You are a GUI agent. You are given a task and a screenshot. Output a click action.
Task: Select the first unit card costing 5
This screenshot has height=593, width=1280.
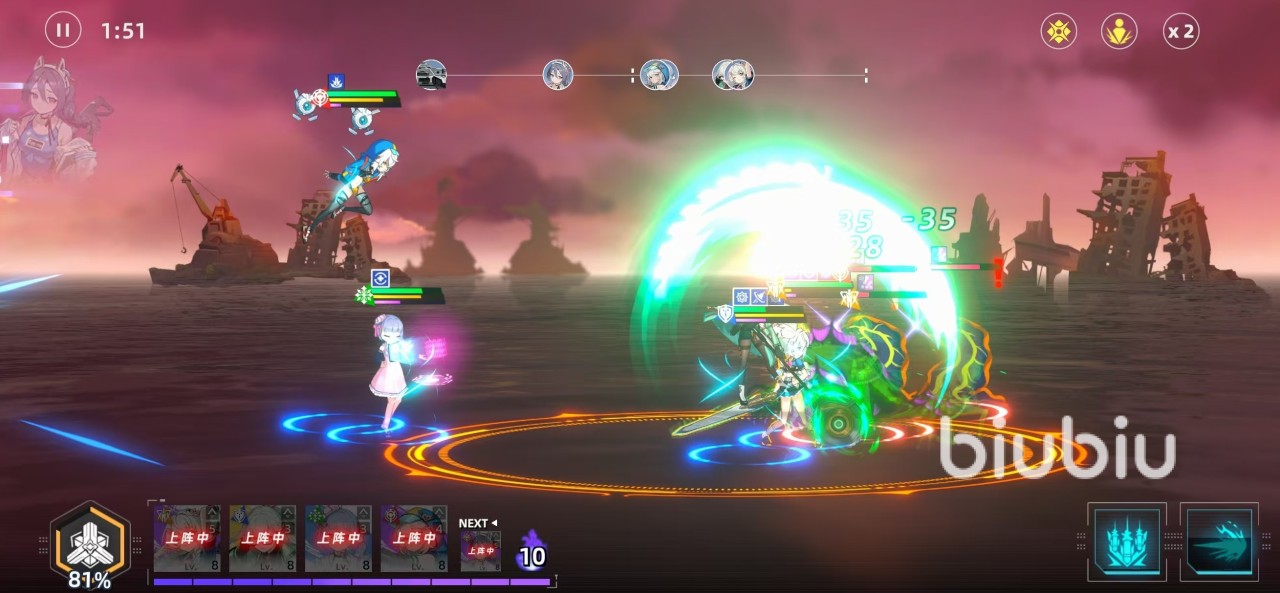(x=188, y=538)
